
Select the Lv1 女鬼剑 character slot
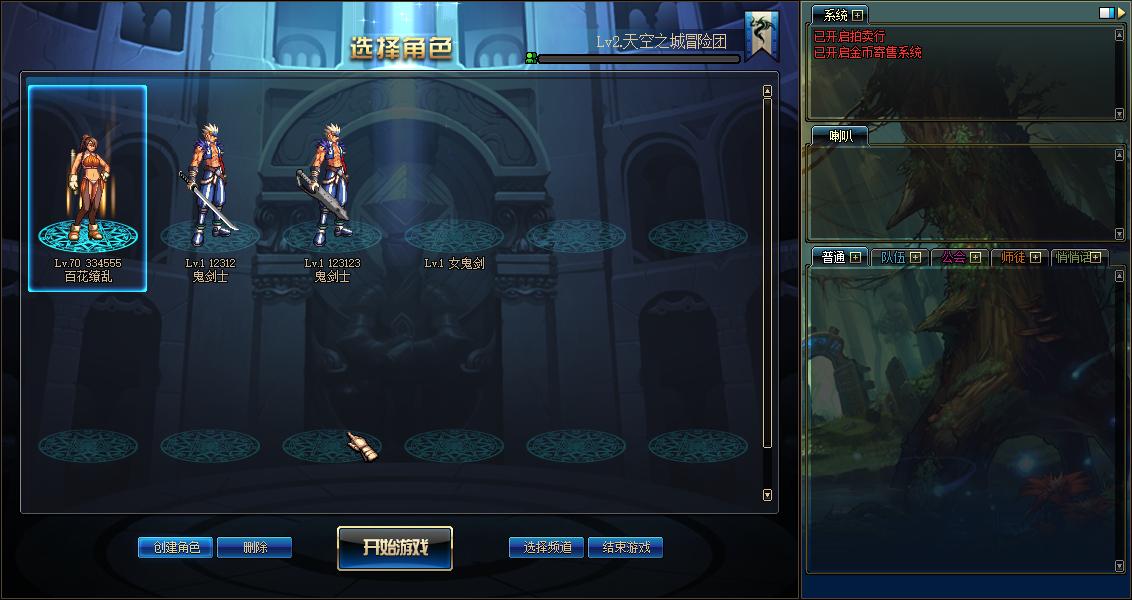tap(454, 240)
